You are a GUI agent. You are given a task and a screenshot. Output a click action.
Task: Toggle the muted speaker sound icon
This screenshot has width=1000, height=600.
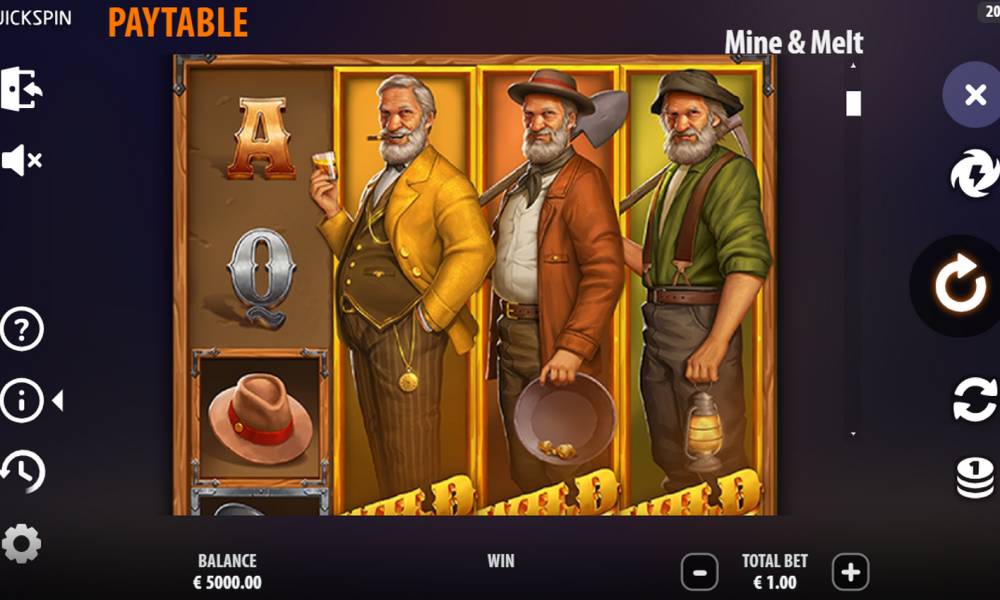click(21, 160)
